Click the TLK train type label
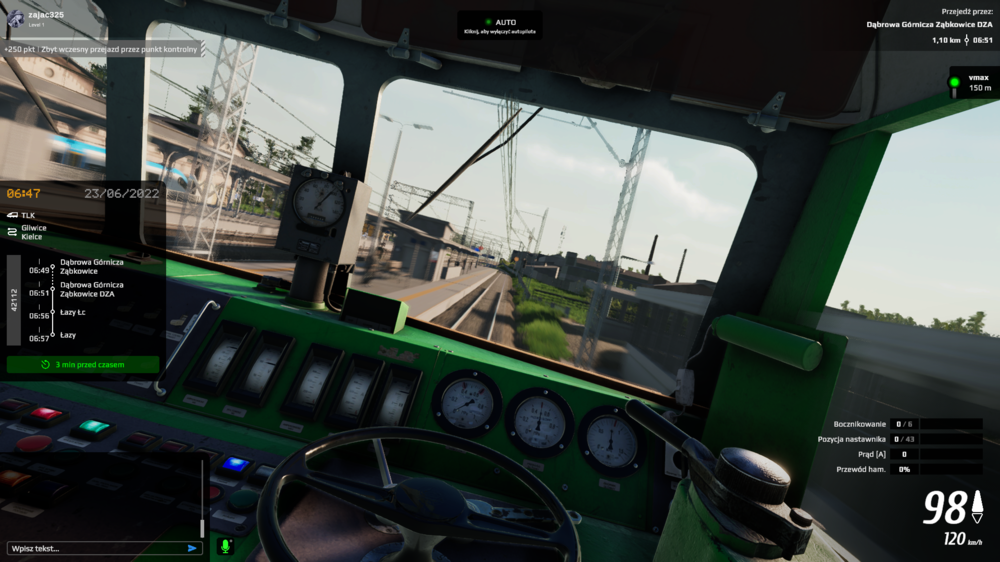The width and height of the screenshot is (1000, 562). (x=28, y=215)
